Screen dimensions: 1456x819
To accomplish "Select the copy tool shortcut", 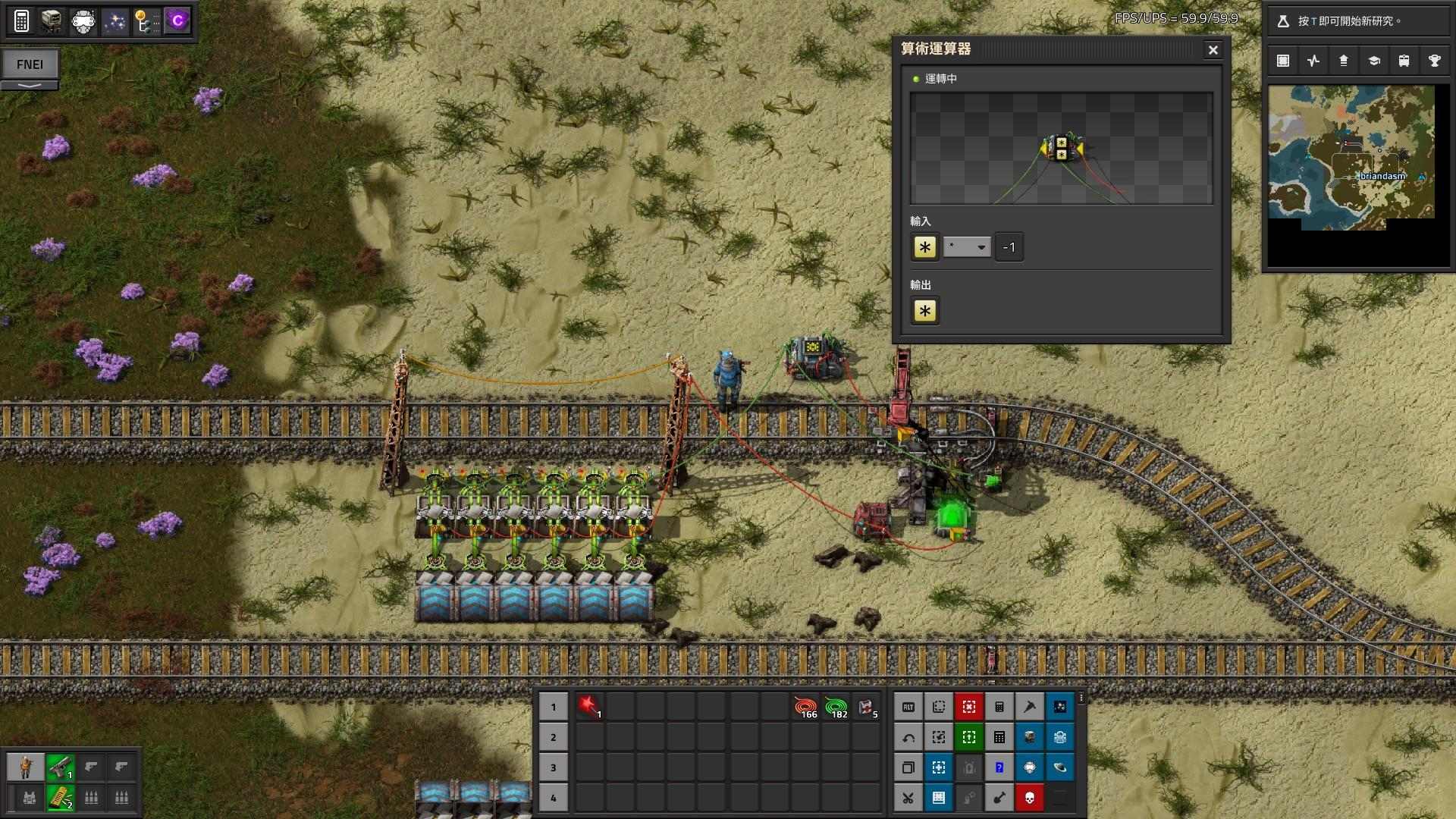I will (908, 767).
